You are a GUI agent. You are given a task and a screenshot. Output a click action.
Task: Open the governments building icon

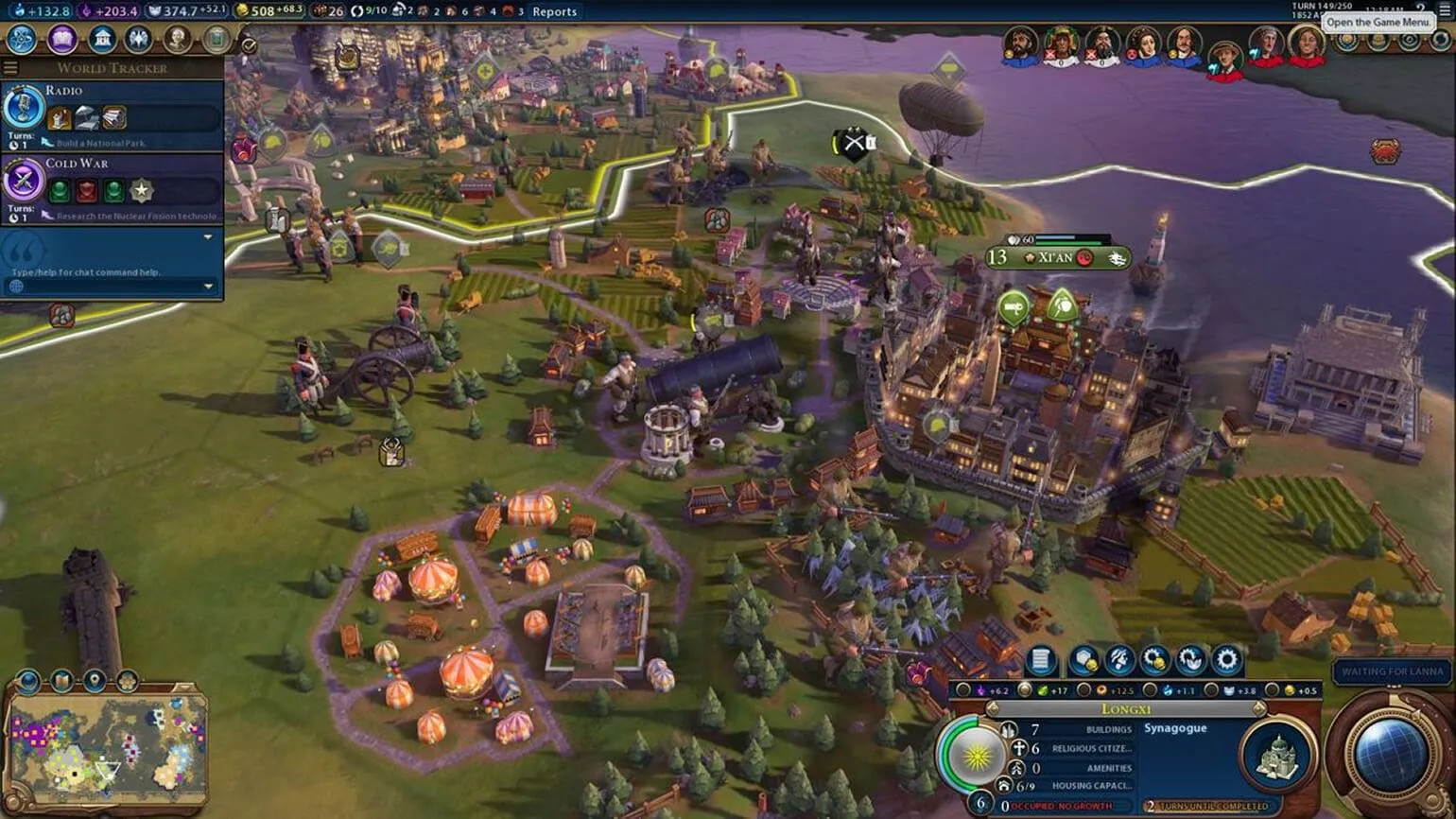pyautogui.click(x=101, y=40)
